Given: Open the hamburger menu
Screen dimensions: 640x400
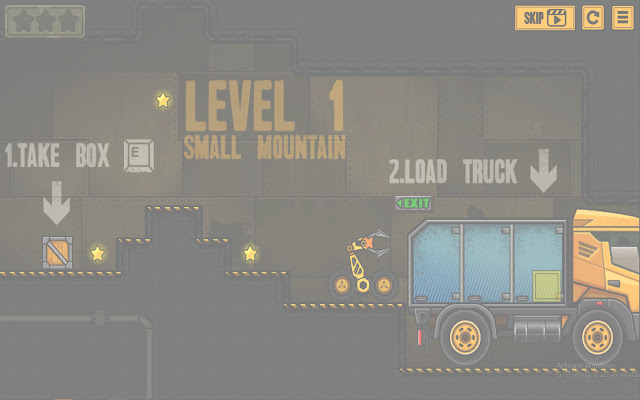Looking at the screenshot, I should [x=622, y=18].
